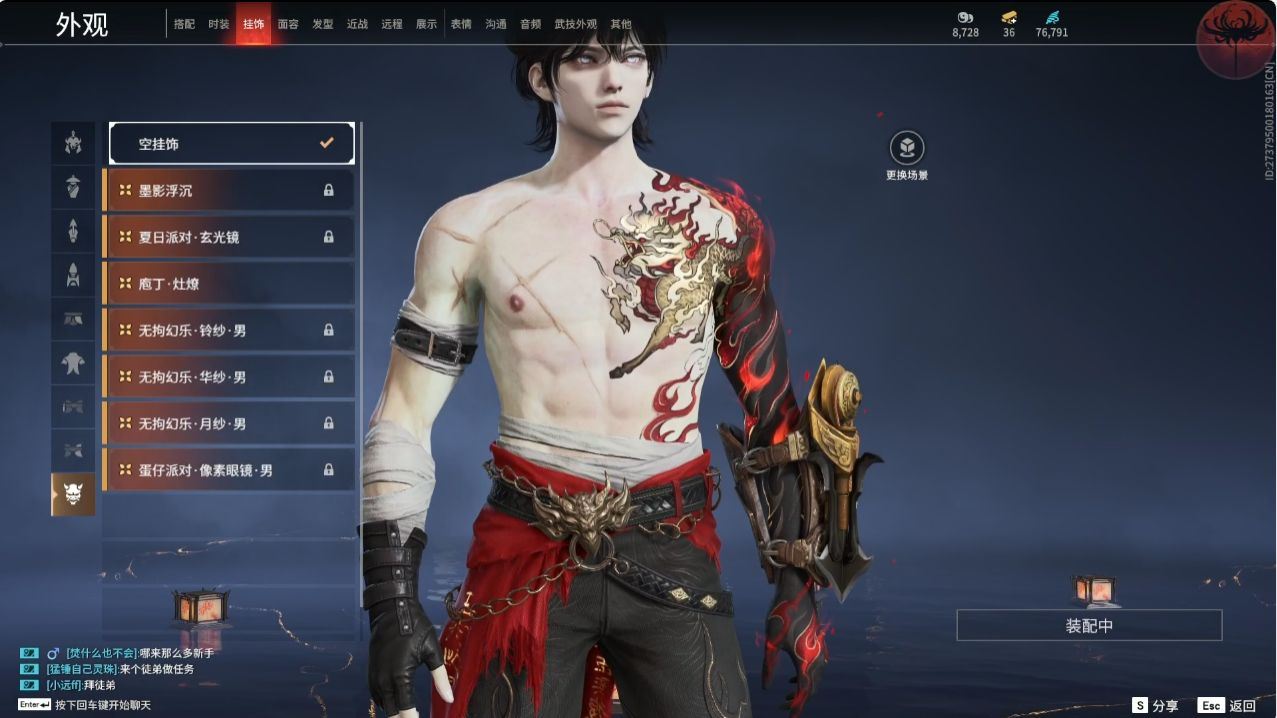Select the demon mask category icon
This screenshot has width=1277, height=718.
point(73,494)
